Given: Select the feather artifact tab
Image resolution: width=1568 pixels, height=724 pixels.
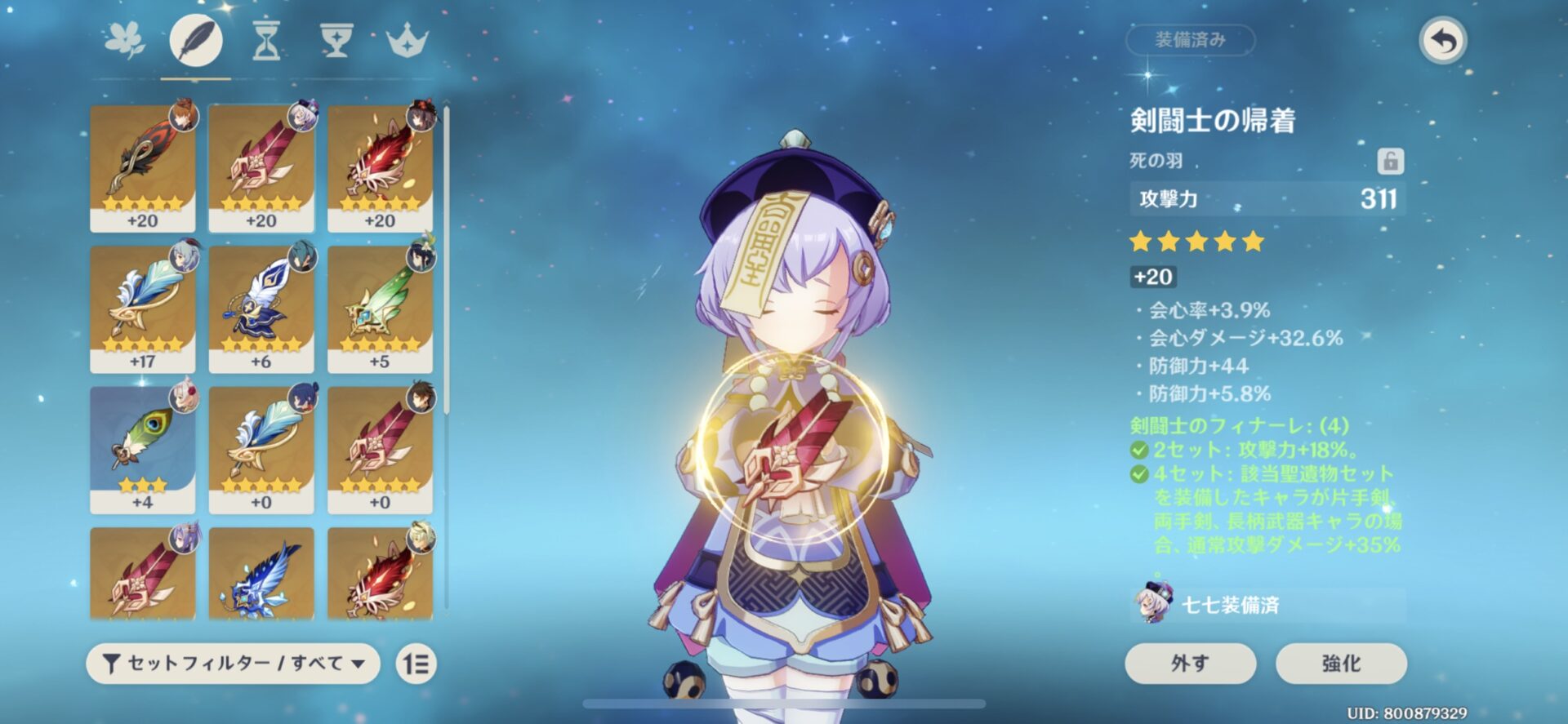Looking at the screenshot, I should [196, 40].
